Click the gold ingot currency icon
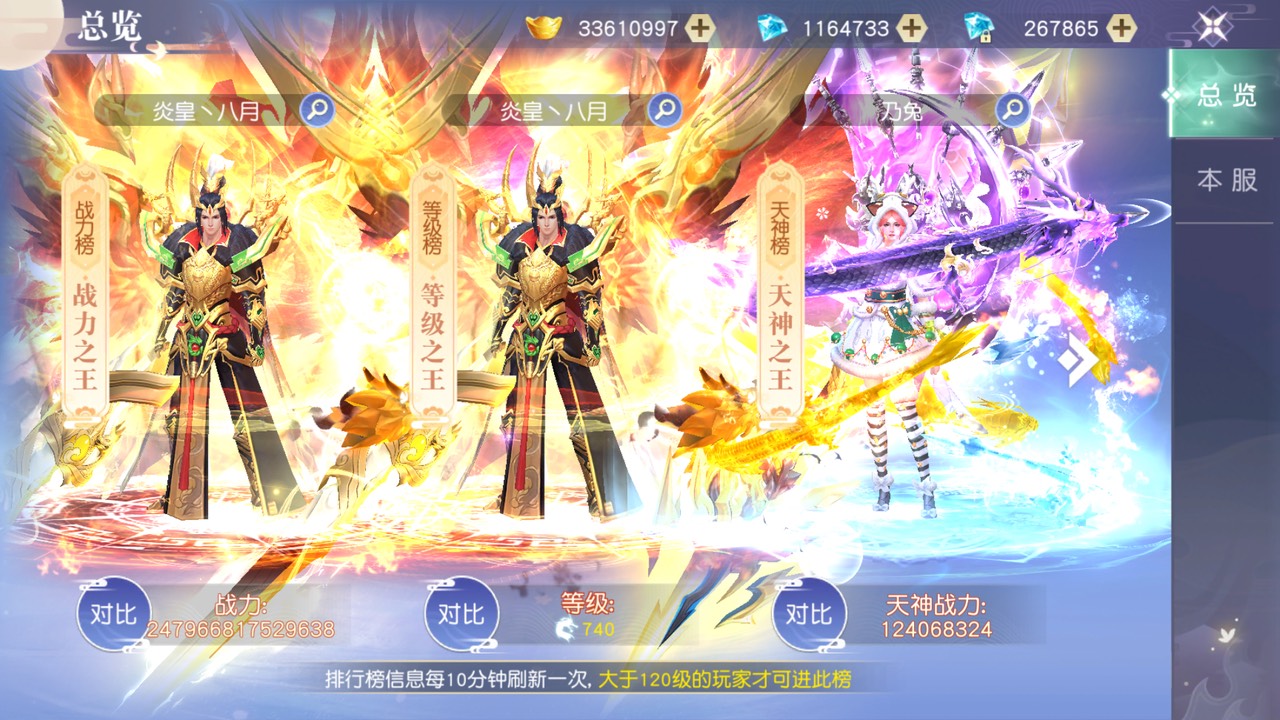Image resolution: width=1280 pixels, height=720 pixels. 541,28
